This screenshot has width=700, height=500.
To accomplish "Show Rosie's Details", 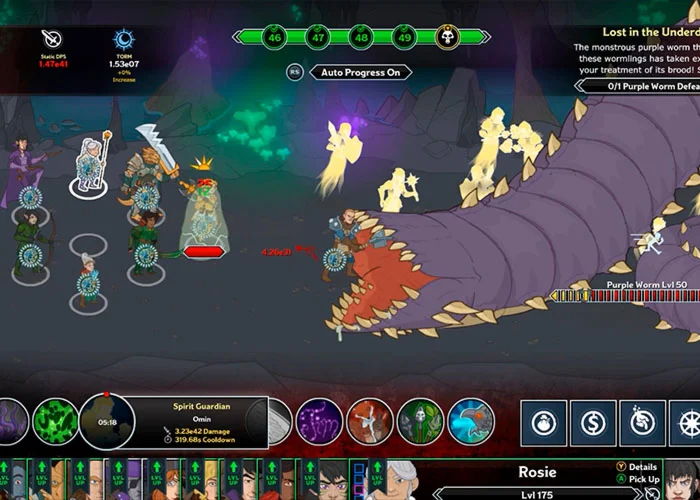I will [641, 467].
